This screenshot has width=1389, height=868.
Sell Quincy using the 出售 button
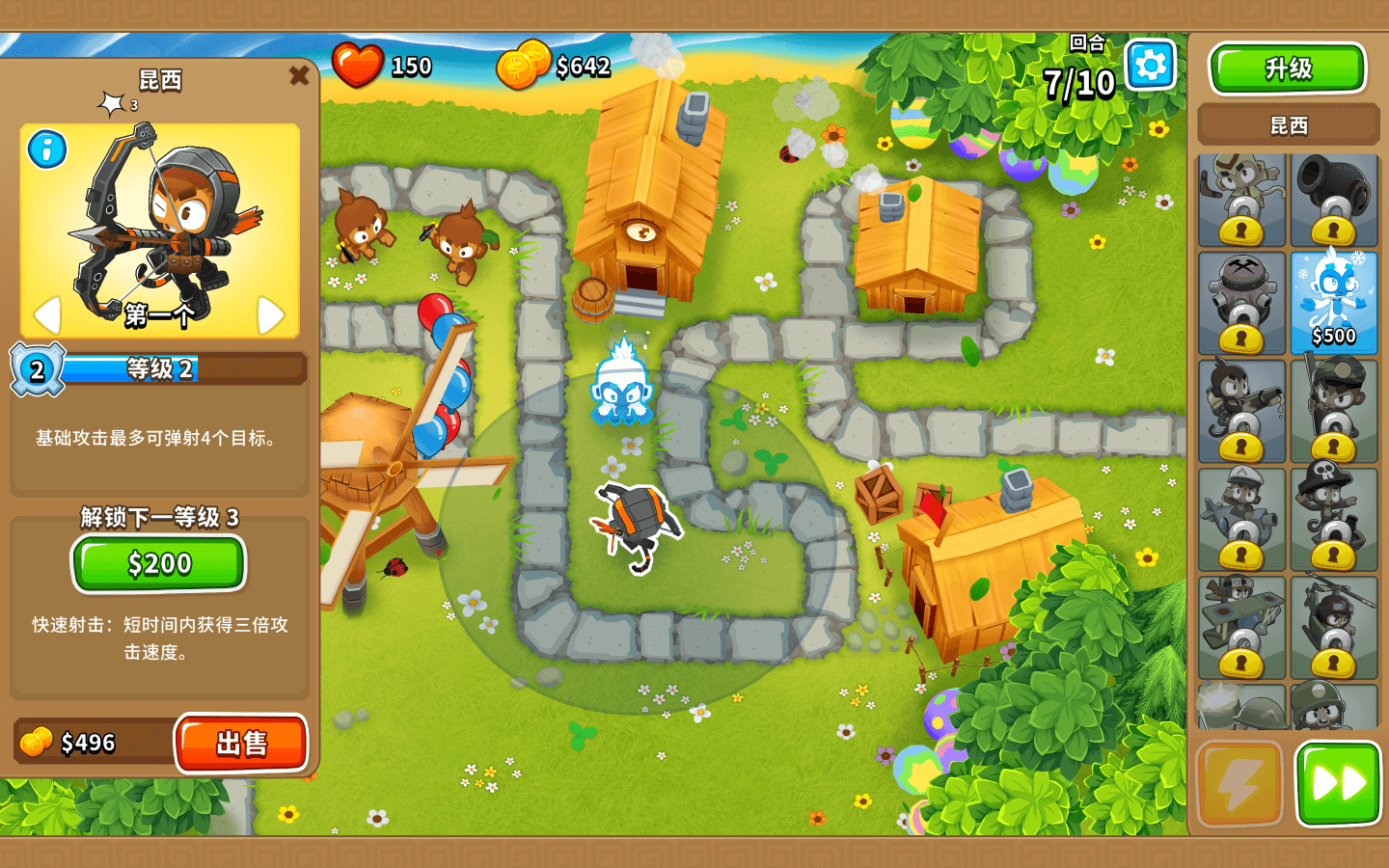[x=242, y=743]
